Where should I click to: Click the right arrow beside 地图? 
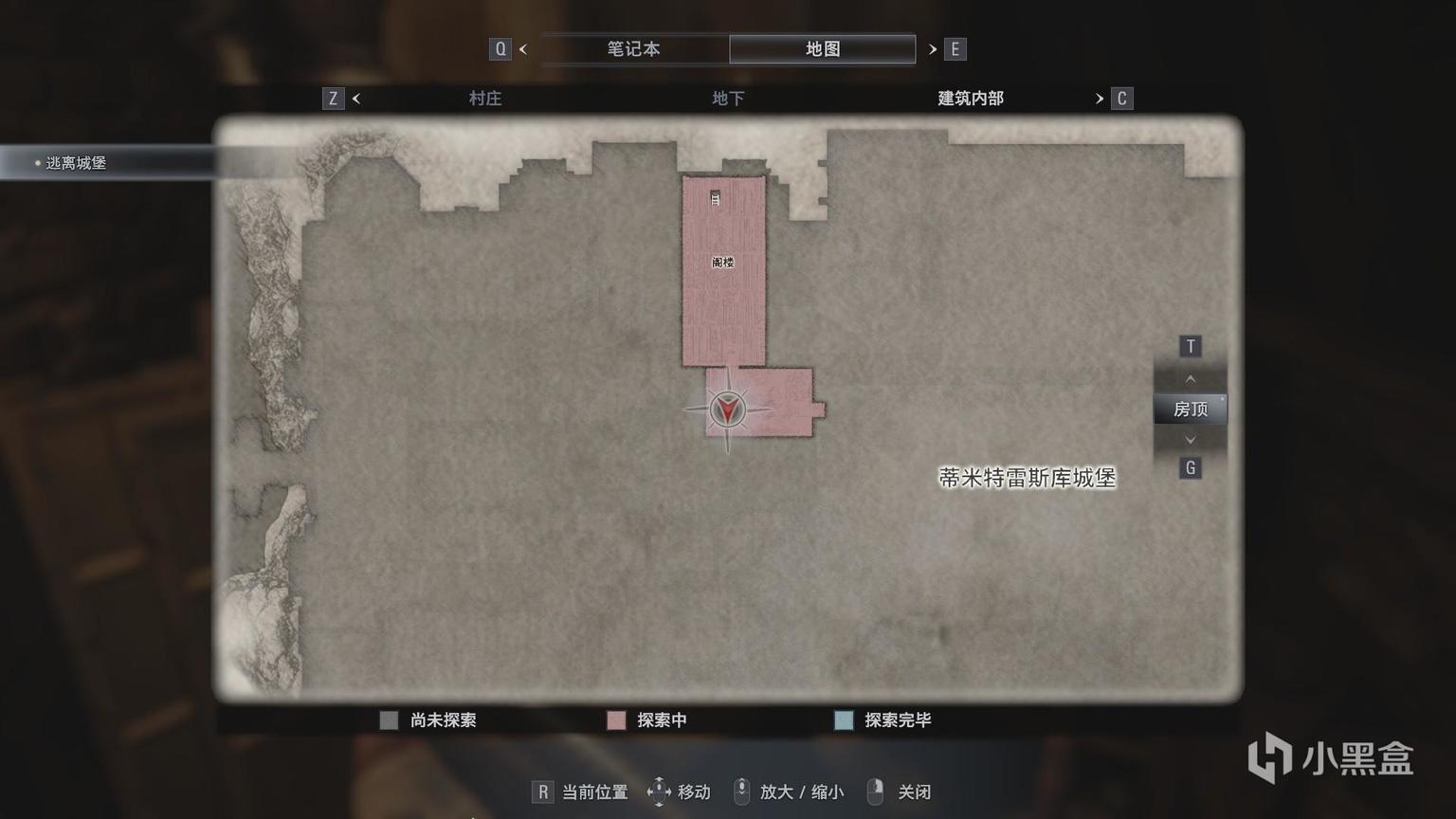tap(933, 49)
